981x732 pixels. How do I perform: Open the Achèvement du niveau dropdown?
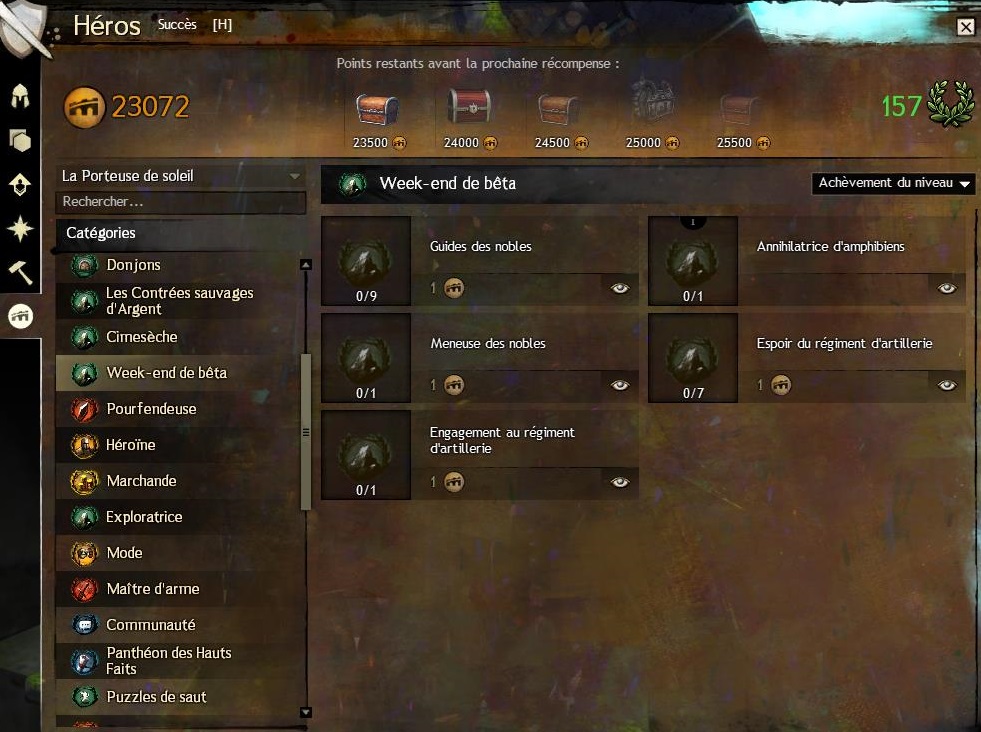point(894,183)
